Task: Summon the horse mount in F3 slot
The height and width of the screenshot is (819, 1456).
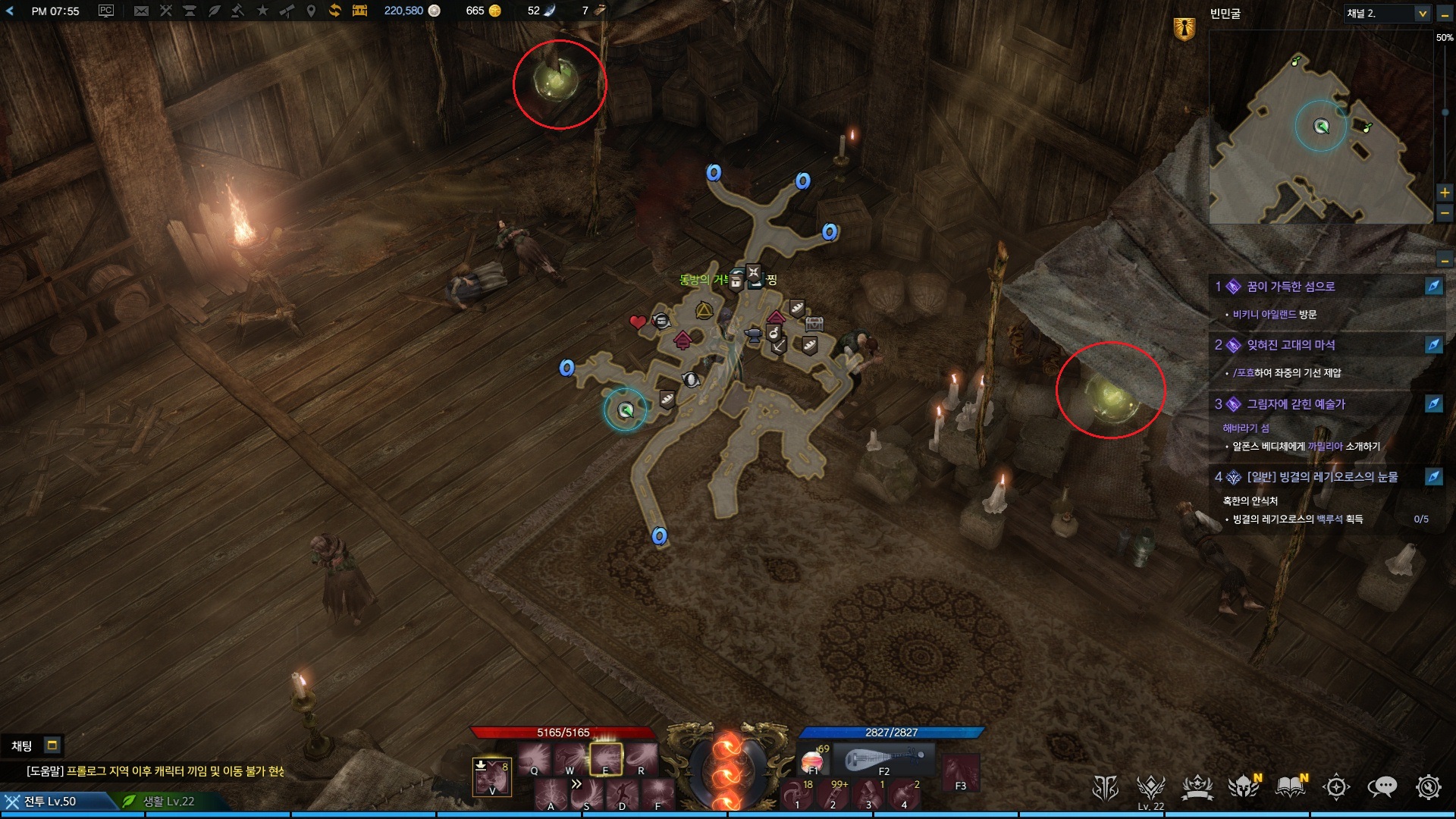Action: (x=960, y=772)
